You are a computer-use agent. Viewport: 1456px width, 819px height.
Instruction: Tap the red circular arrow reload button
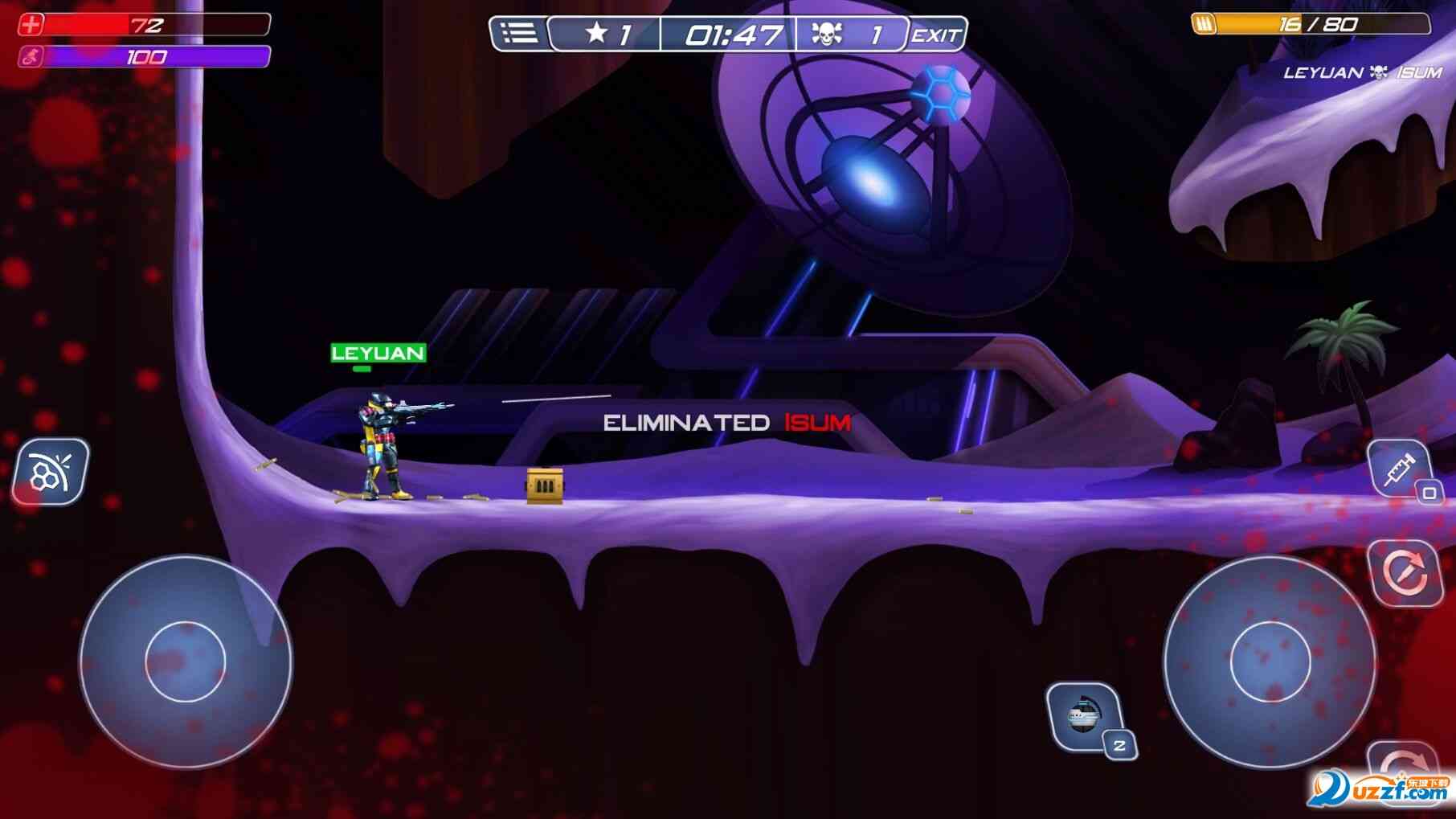[x=1405, y=572]
